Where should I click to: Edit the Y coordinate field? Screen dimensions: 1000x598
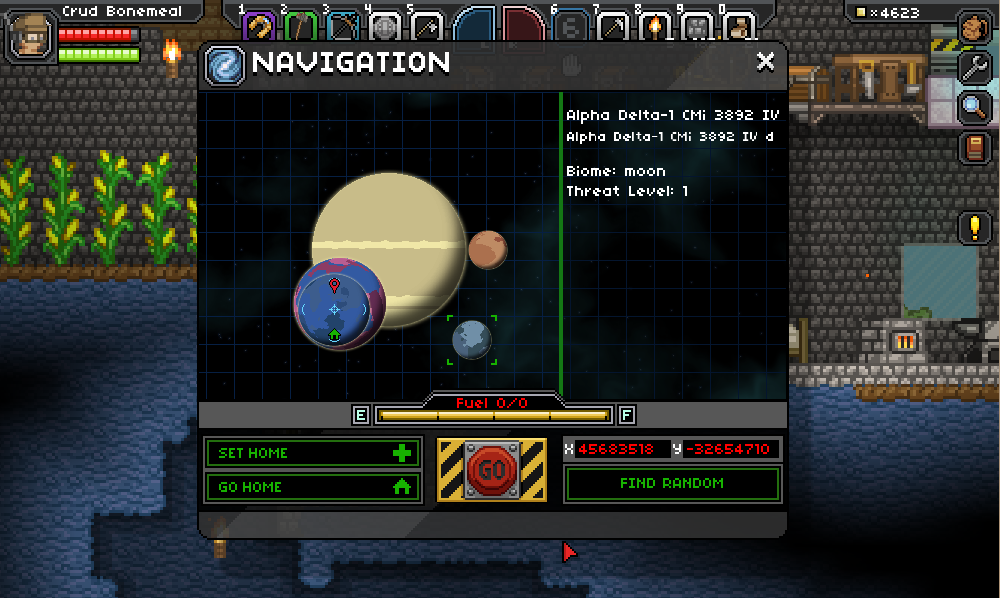pos(733,449)
